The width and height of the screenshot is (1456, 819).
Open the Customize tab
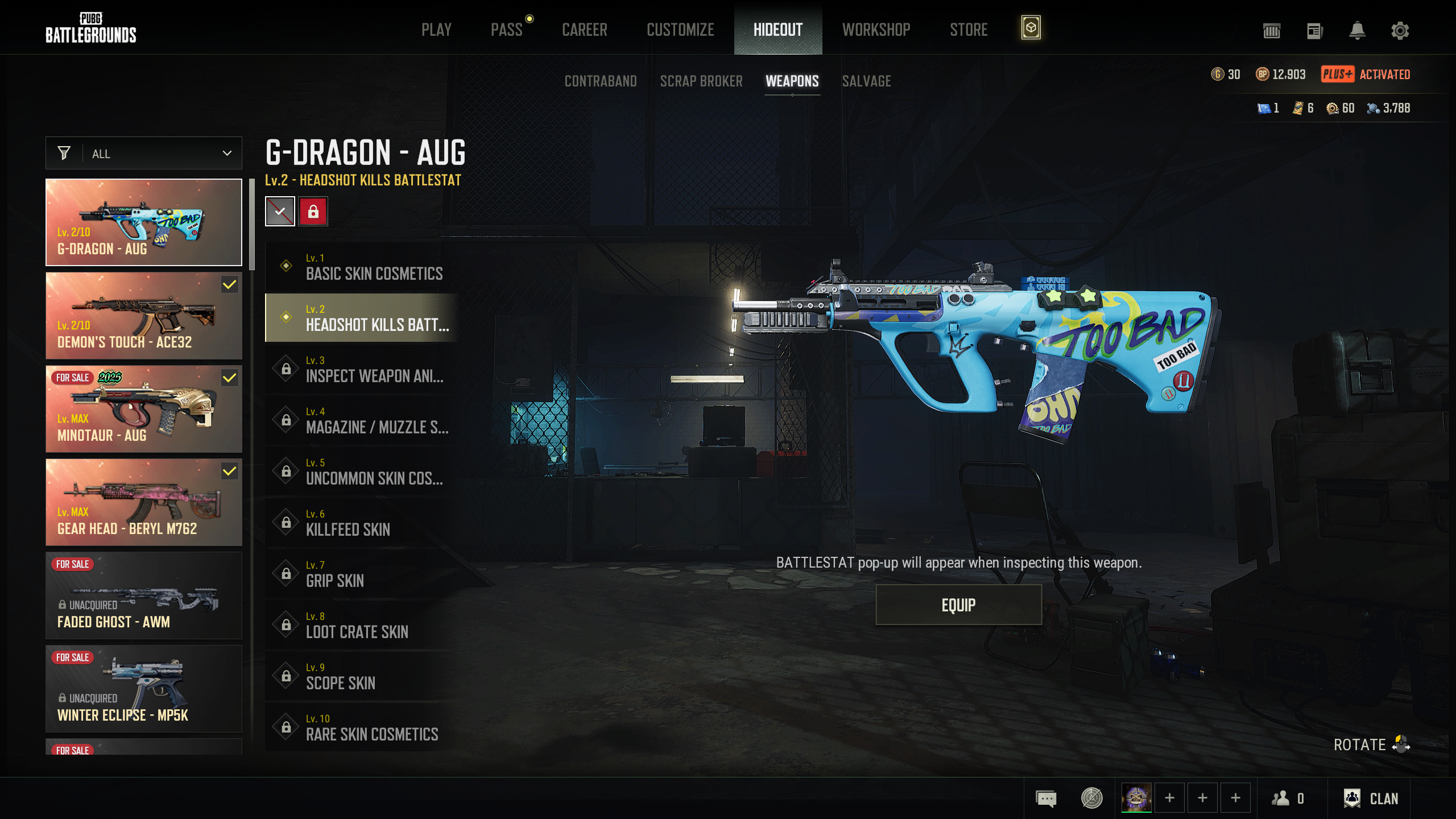point(680,30)
